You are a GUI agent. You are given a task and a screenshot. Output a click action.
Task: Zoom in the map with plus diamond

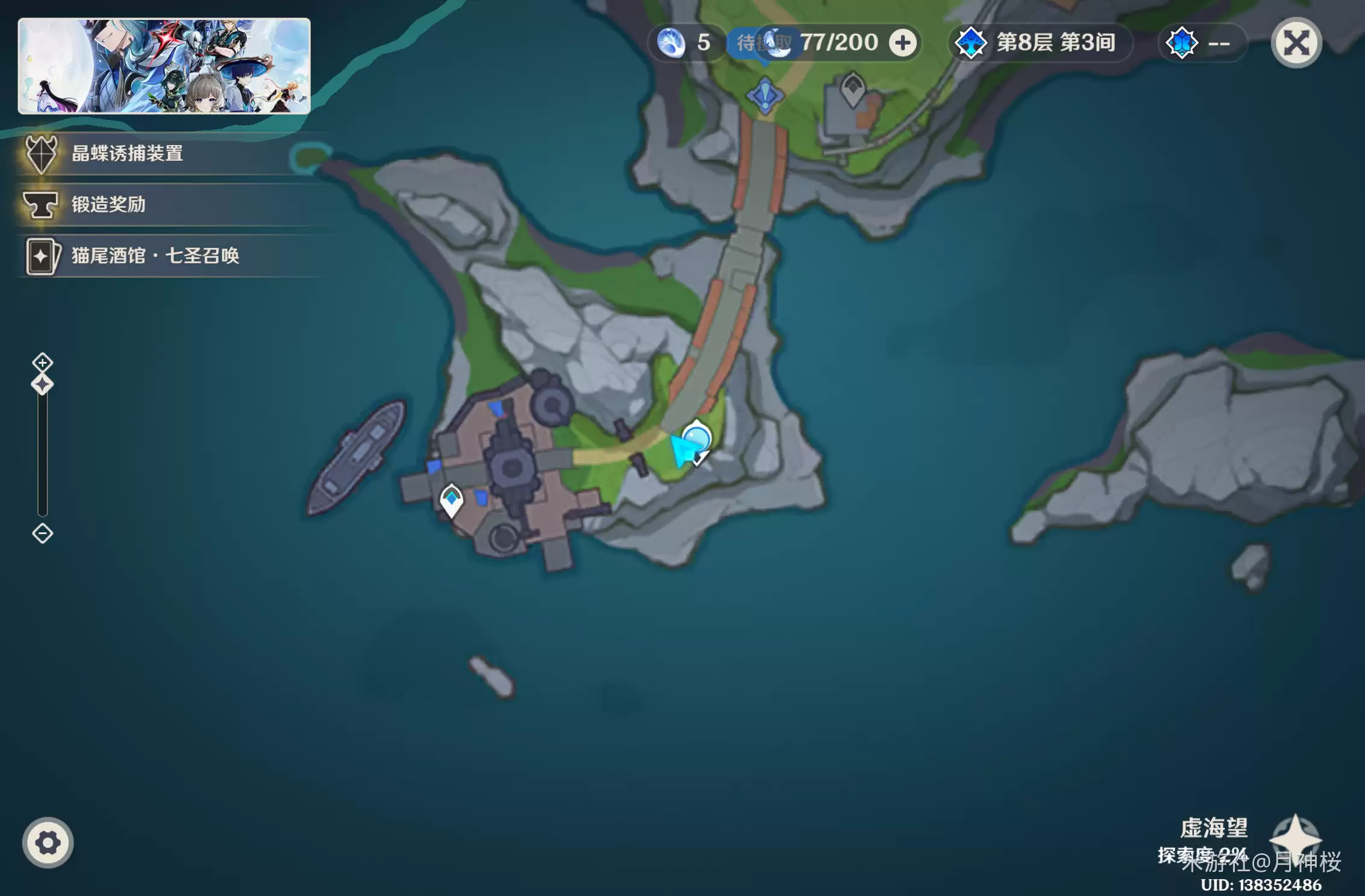42,362
